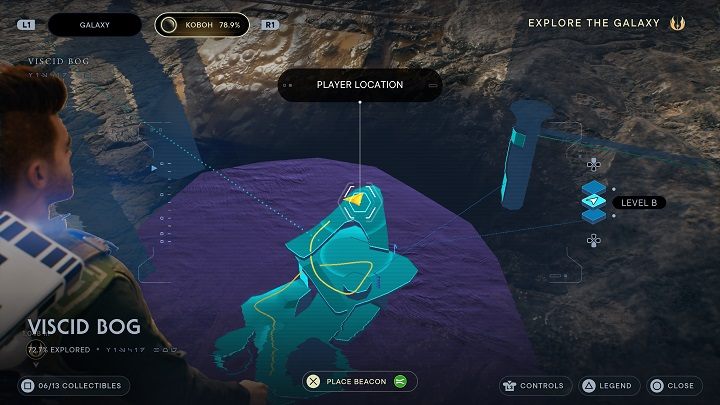This screenshot has width=720, height=405.
Task: Switch to the Galaxy map tab
Action: (x=94, y=24)
